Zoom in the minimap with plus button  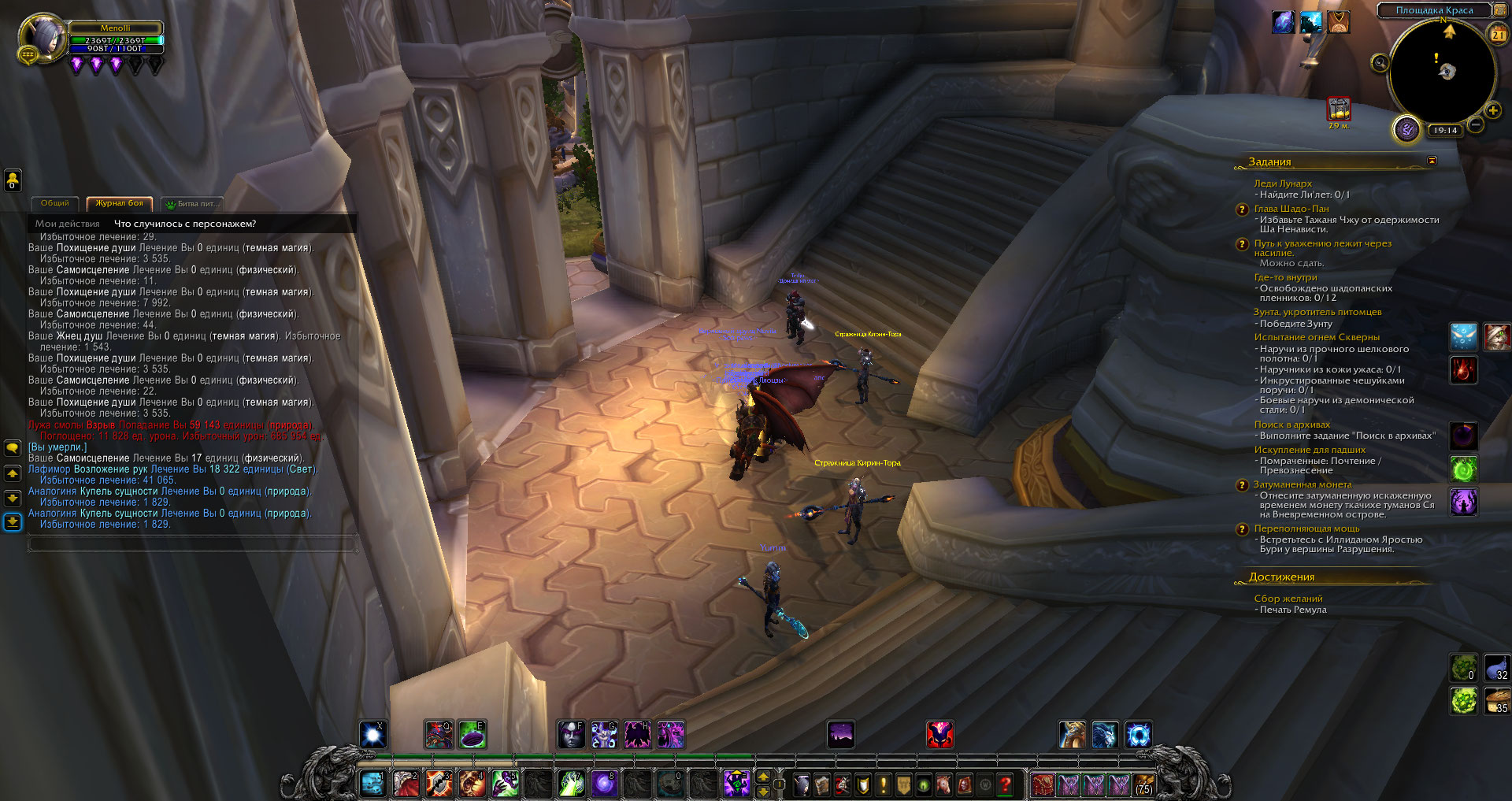coord(1493,111)
